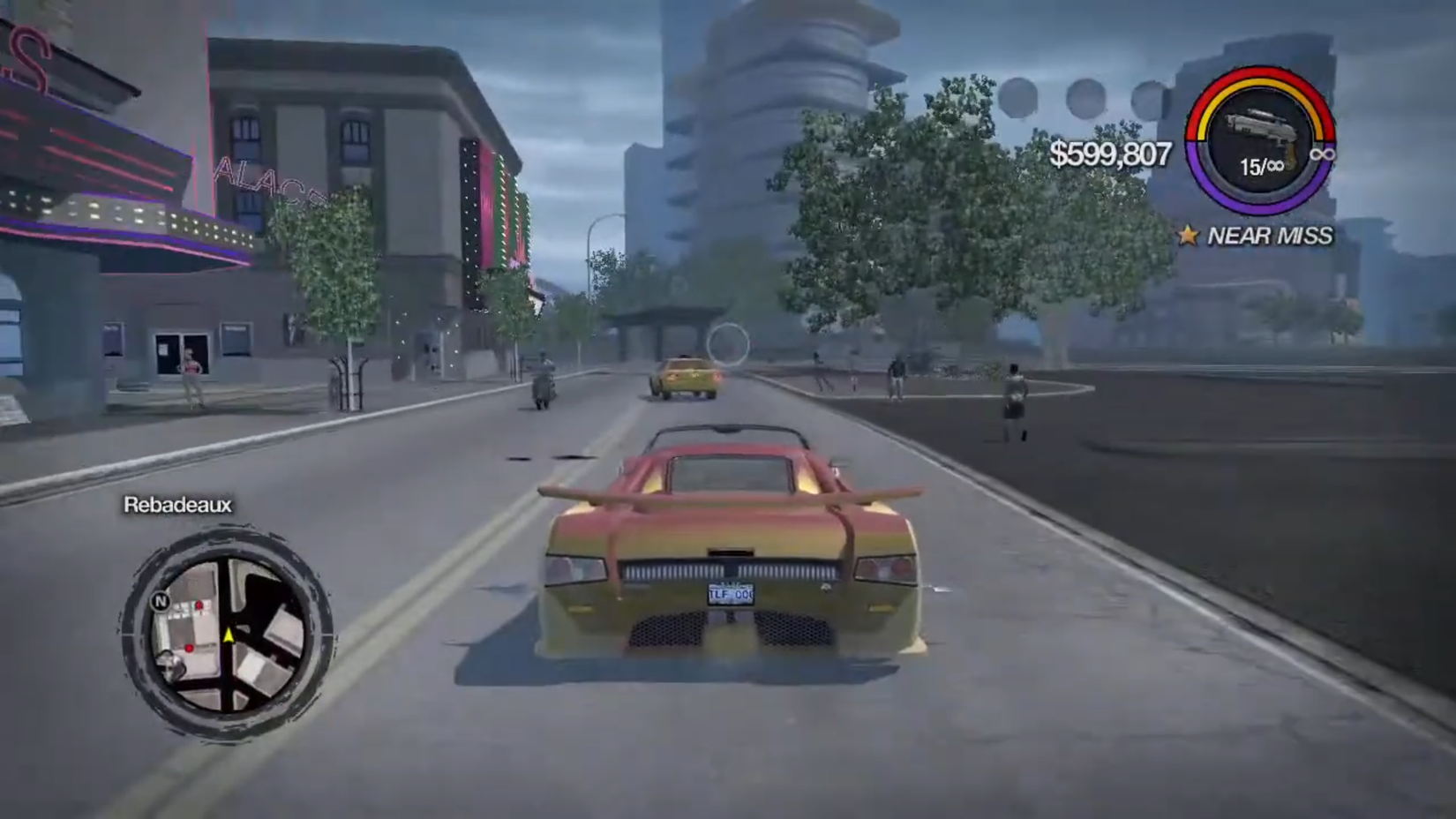Click the NEAR MISS text entry
The height and width of the screenshot is (819, 1456).
pyautogui.click(x=1271, y=236)
